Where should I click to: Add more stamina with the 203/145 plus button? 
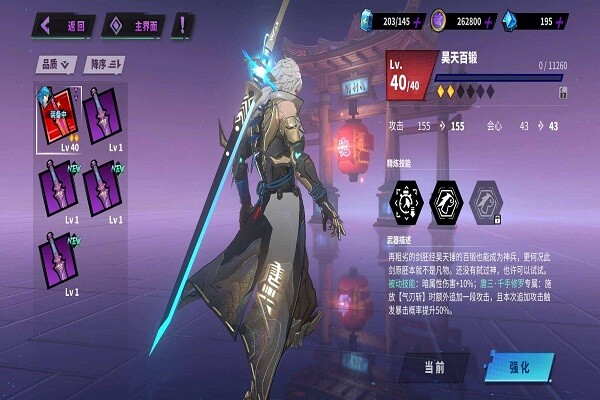click(x=418, y=21)
